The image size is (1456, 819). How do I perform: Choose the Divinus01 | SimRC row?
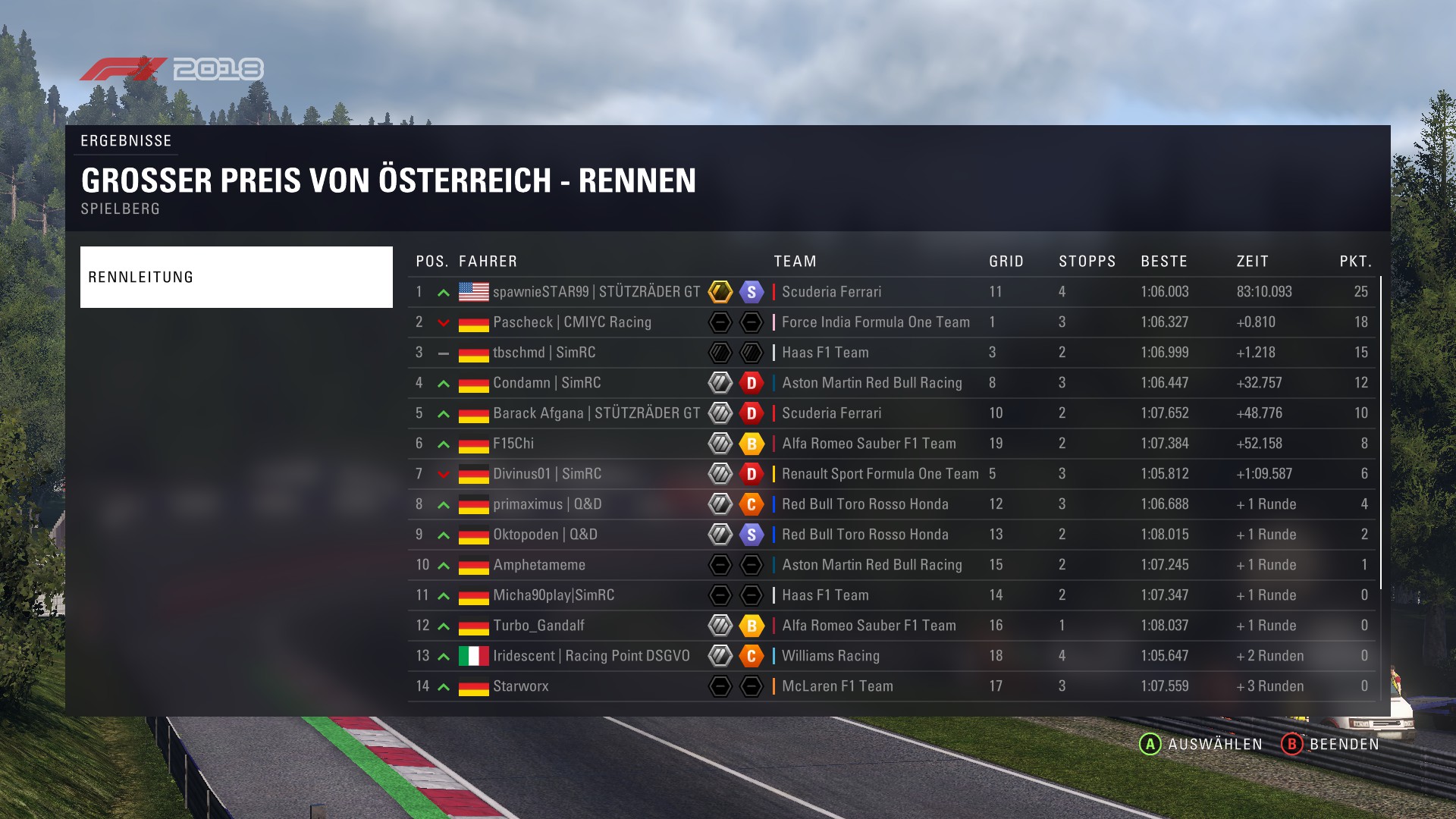click(547, 474)
